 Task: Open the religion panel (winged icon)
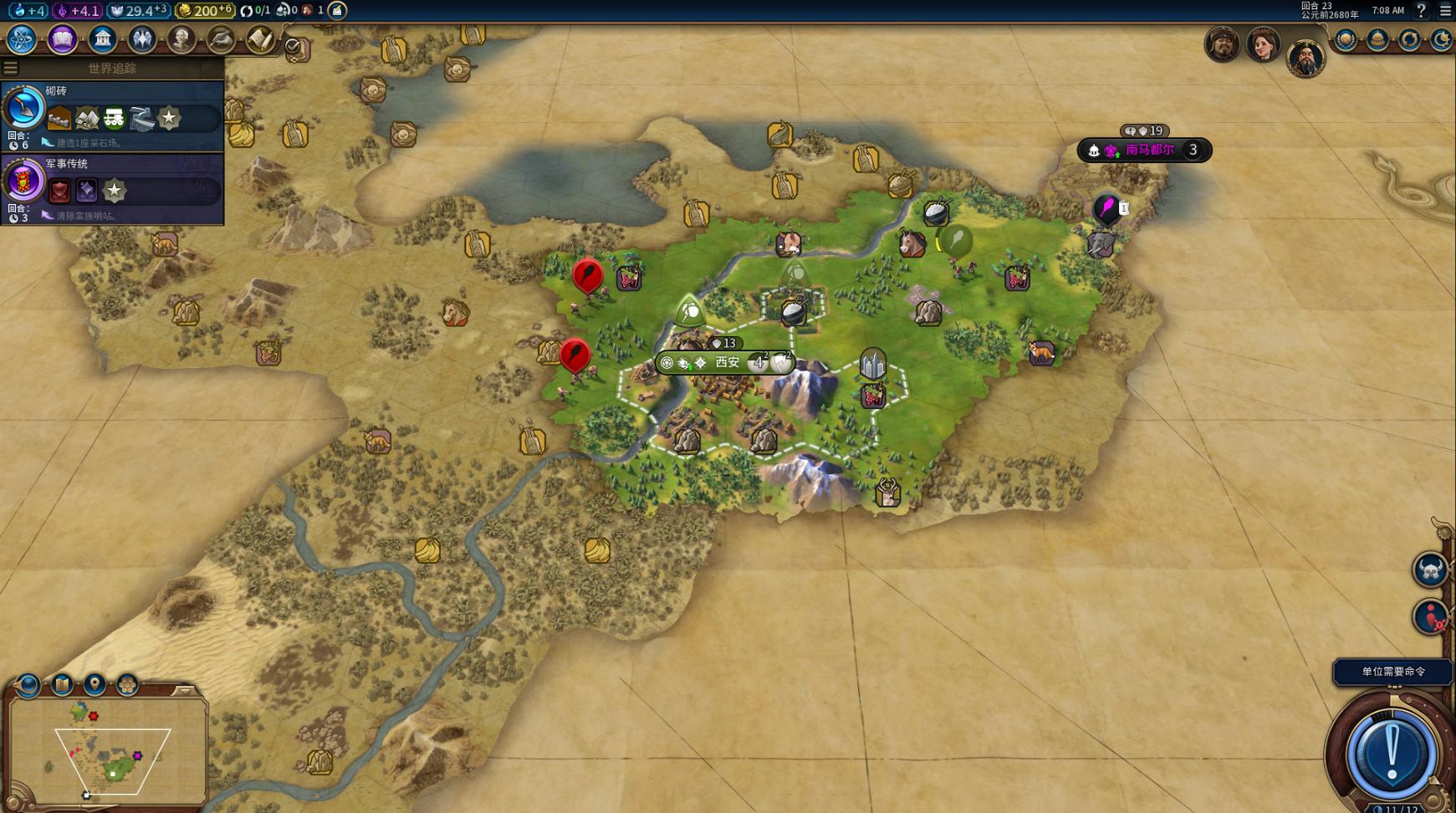[141, 39]
